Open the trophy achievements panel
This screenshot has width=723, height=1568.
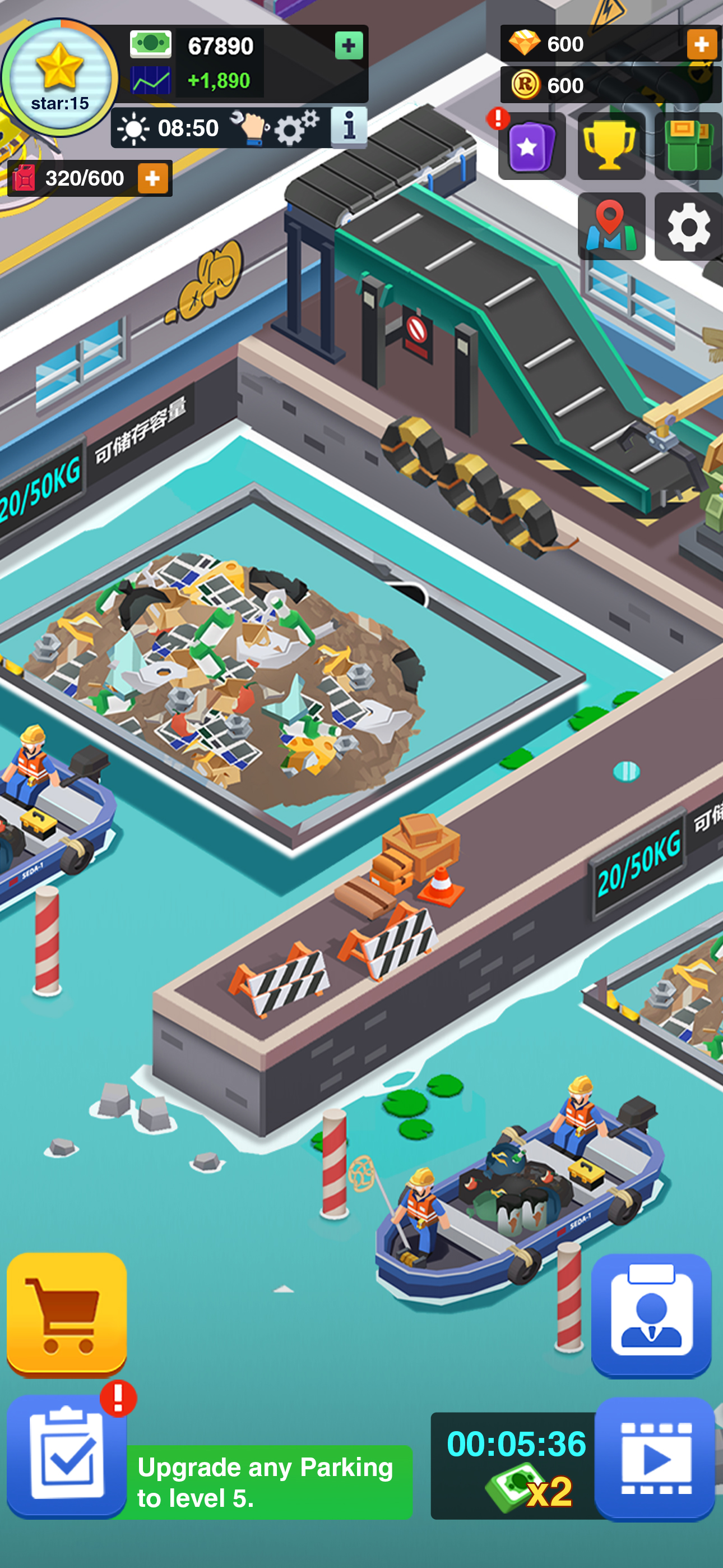610,146
